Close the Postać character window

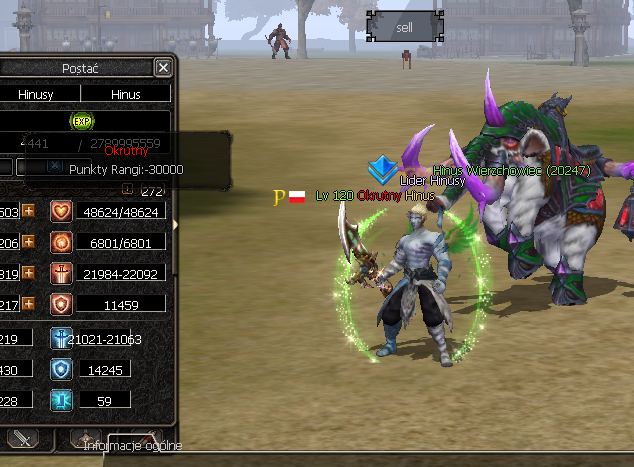[x=163, y=67]
